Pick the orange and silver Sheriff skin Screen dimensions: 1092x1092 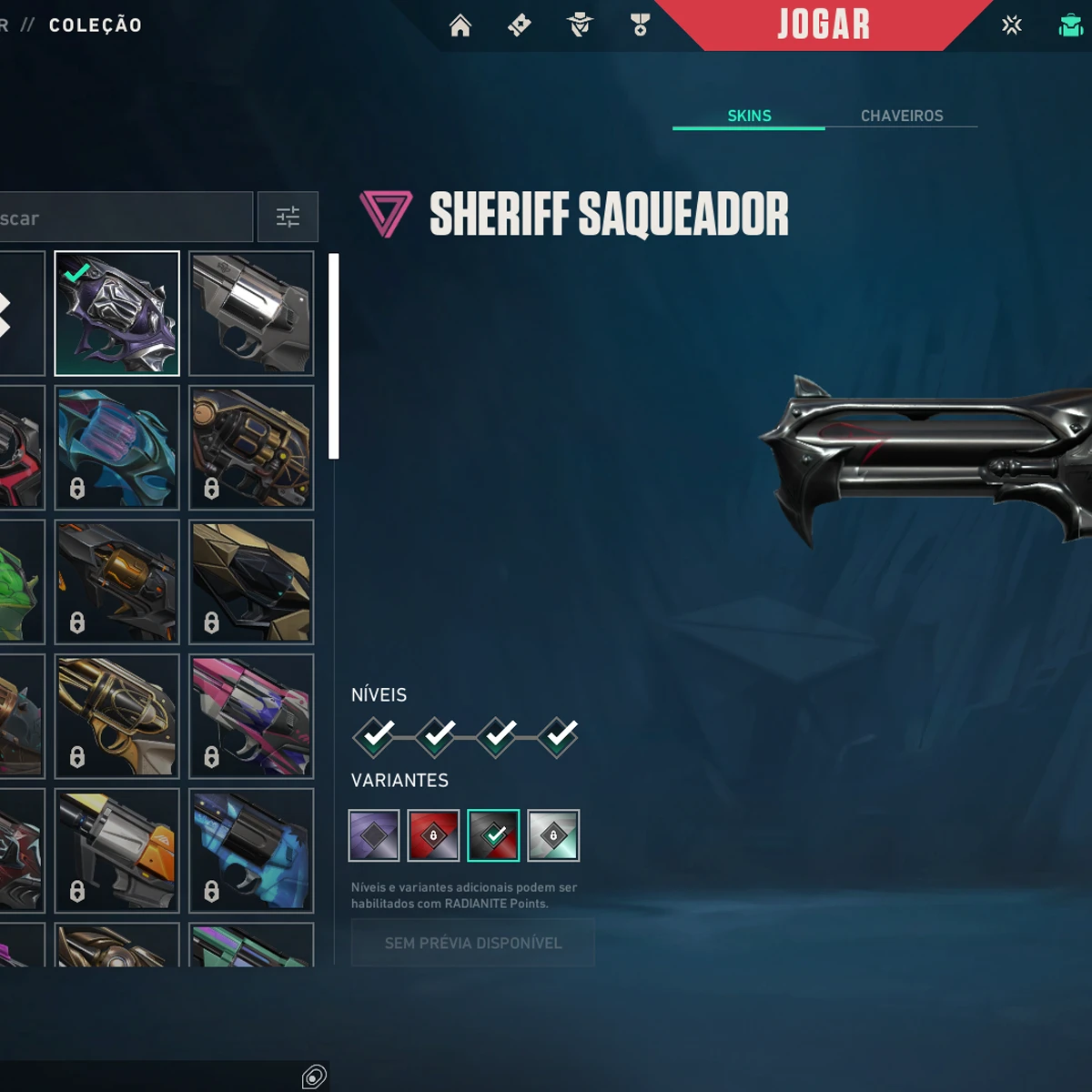click(117, 851)
